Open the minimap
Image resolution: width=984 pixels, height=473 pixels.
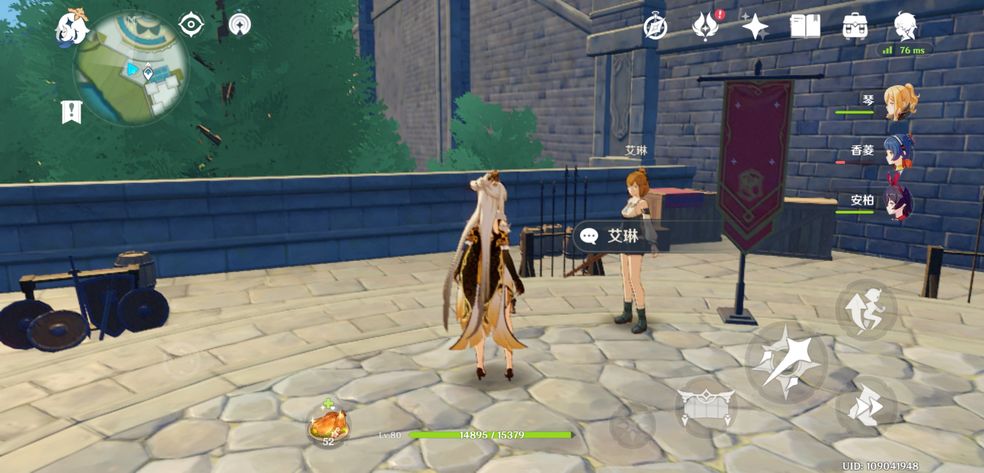click(x=131, y=68)
